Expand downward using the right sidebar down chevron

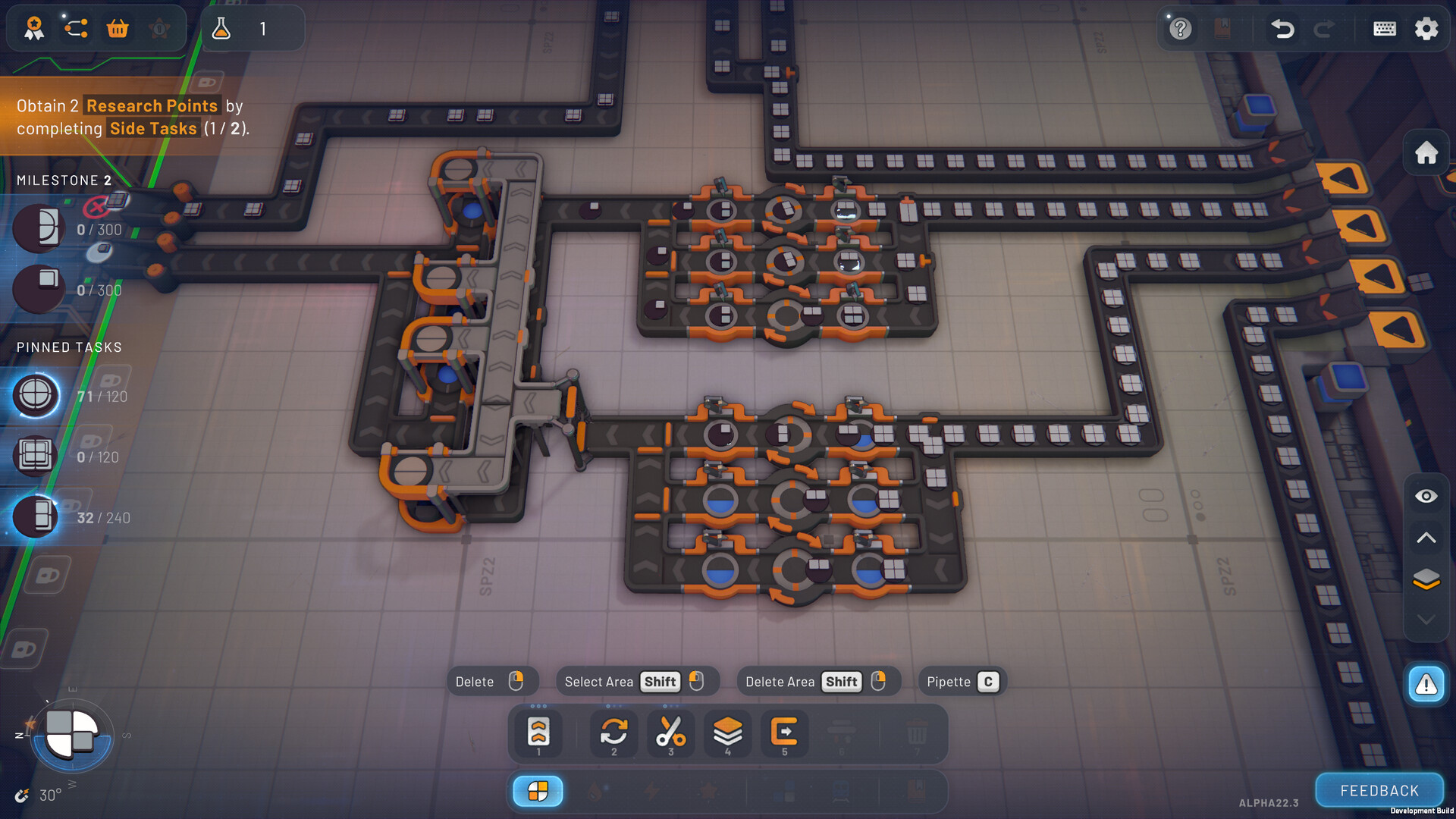coord(1426,620)
